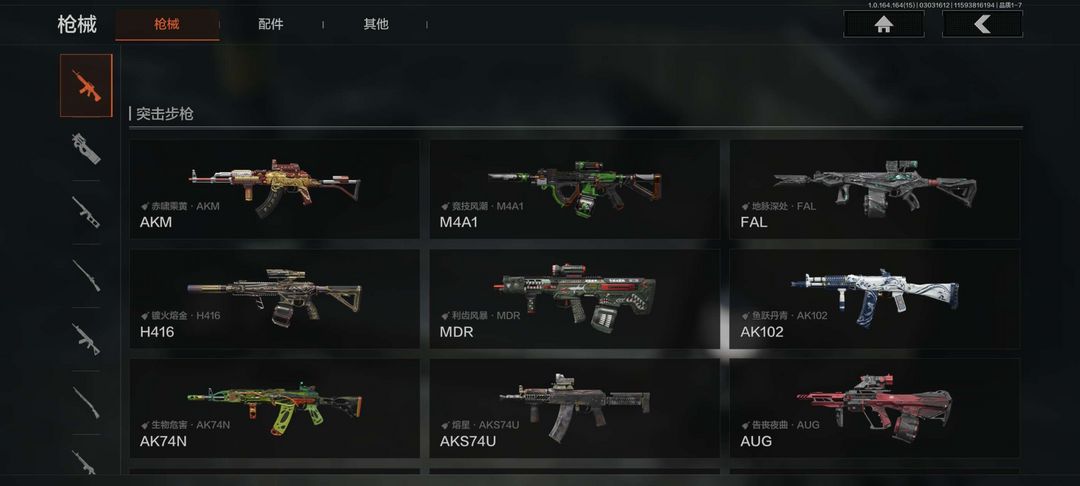Choose the FAL weapon card

click(x=874, y=189)
